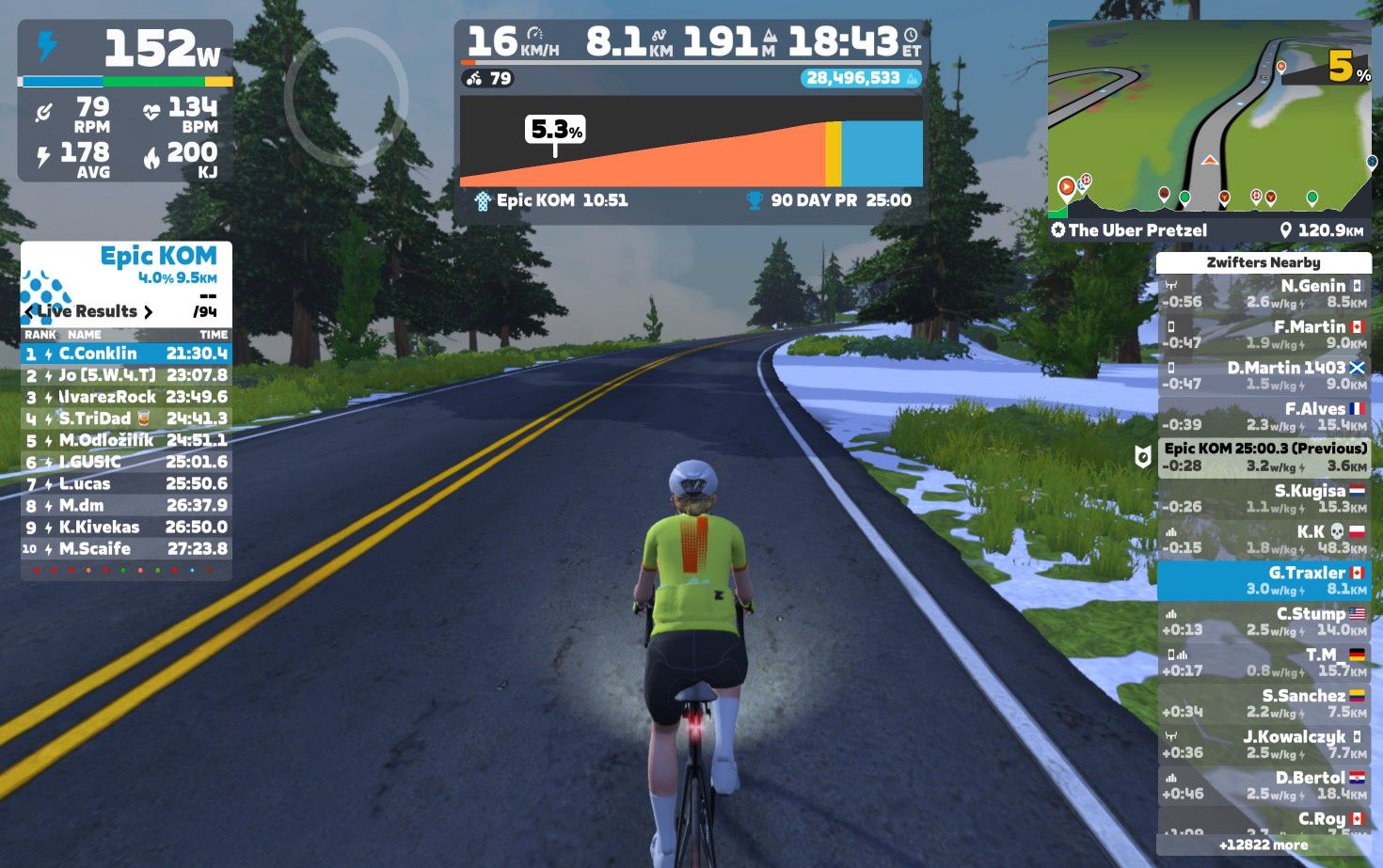Screen dimensions: 1383x868
Task: Choose D.Bertol from nearby riders
Action: click(1264, 784)
